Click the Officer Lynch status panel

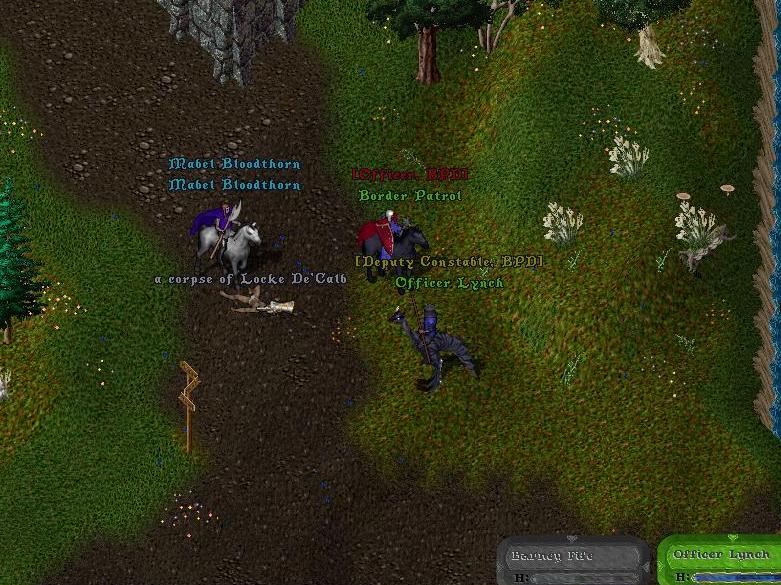click(x=721, y=561)
